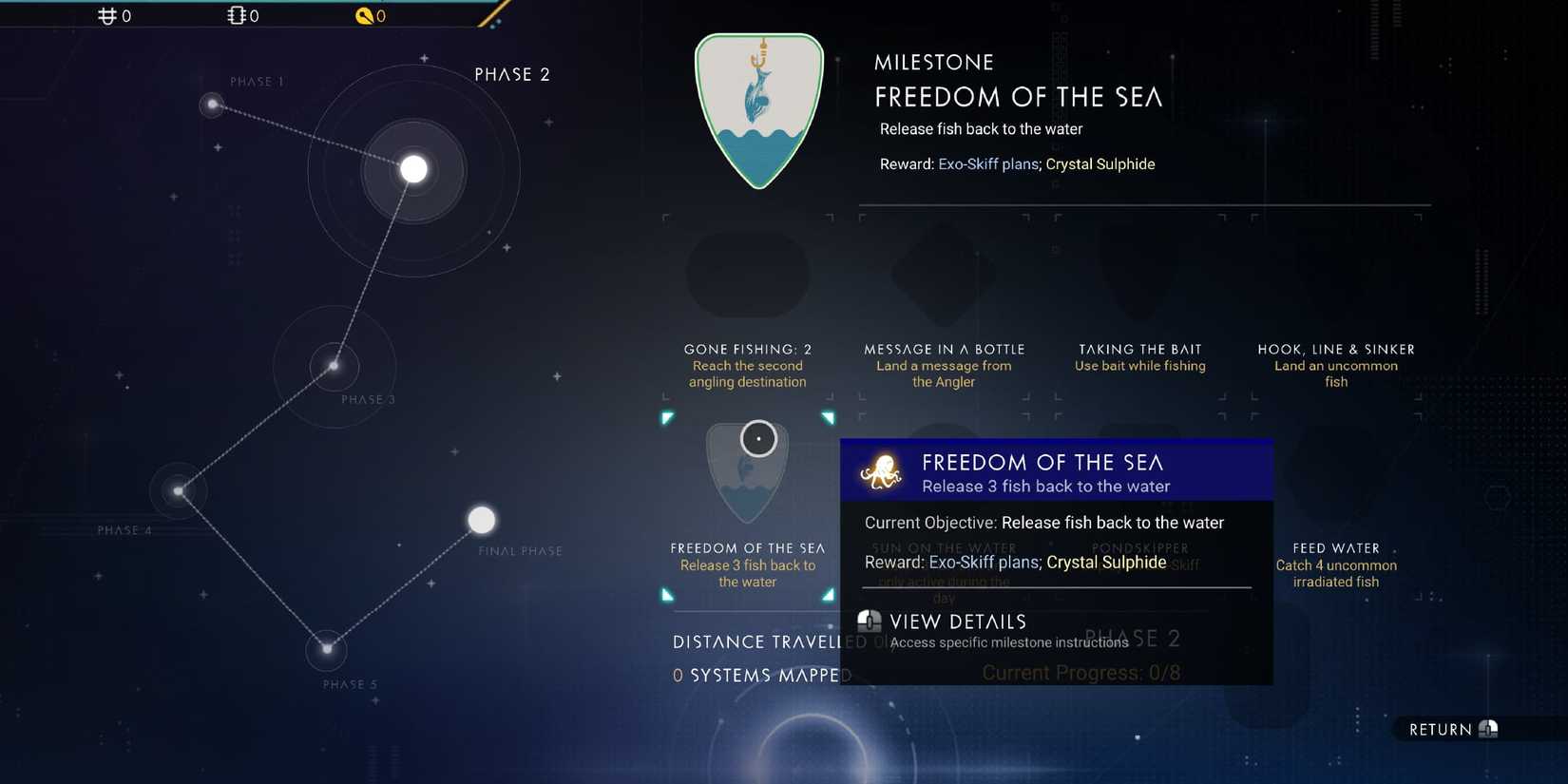
Task: Select the Phase 2 label inside the tooltip
Action: tap(1133, 638)
